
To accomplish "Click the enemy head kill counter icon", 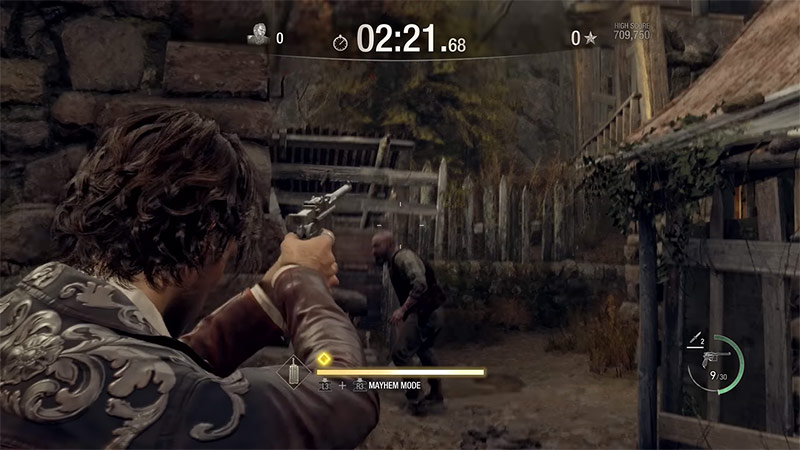I will [257, 35].
